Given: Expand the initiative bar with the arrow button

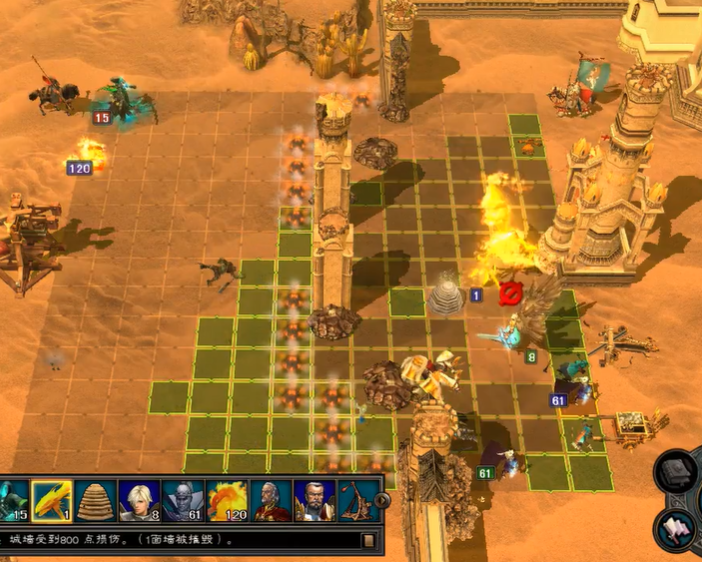Looking at the screenshot, I should click(x=381, y=499).
